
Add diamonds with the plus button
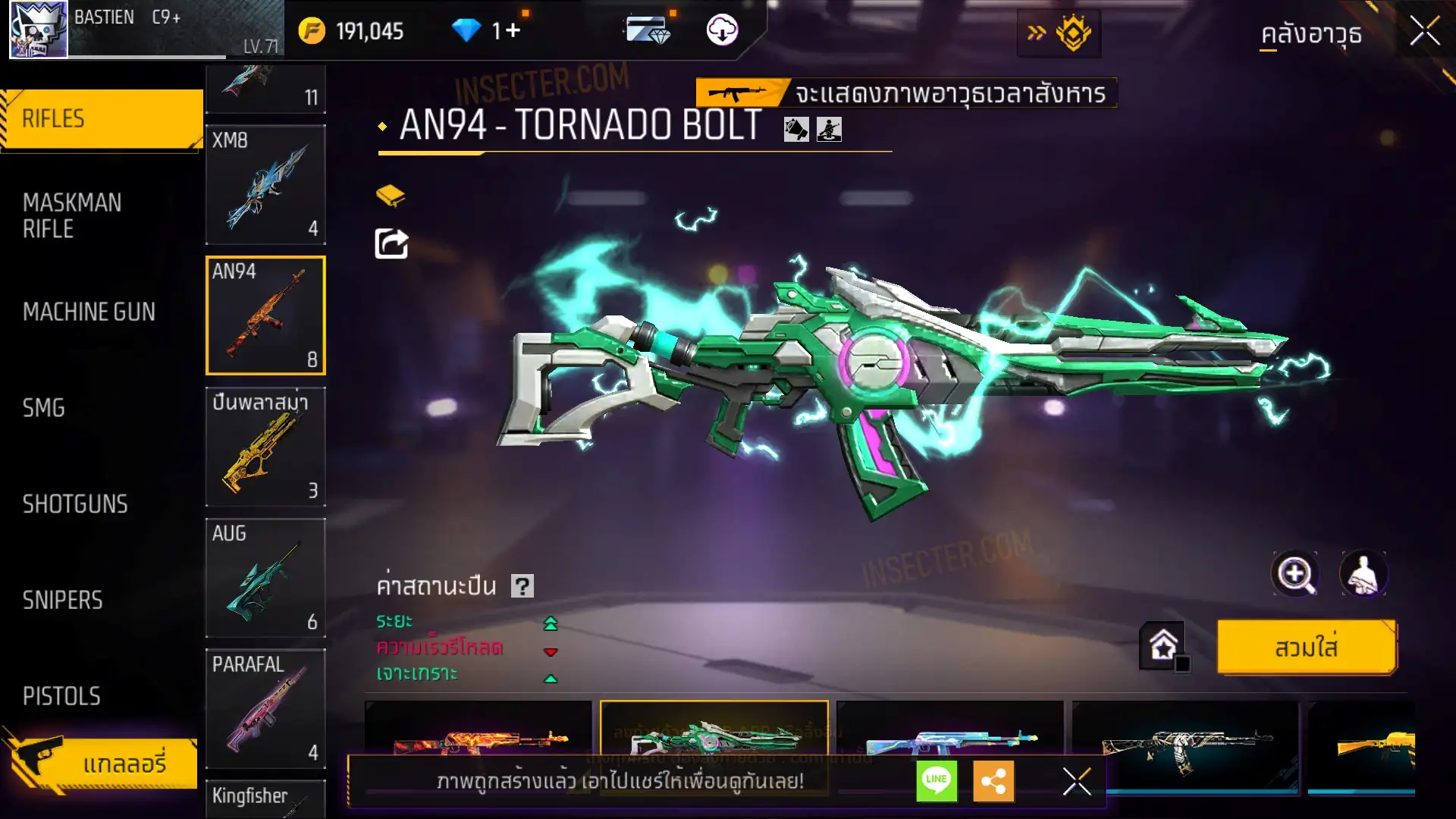[x=513, y=30]
